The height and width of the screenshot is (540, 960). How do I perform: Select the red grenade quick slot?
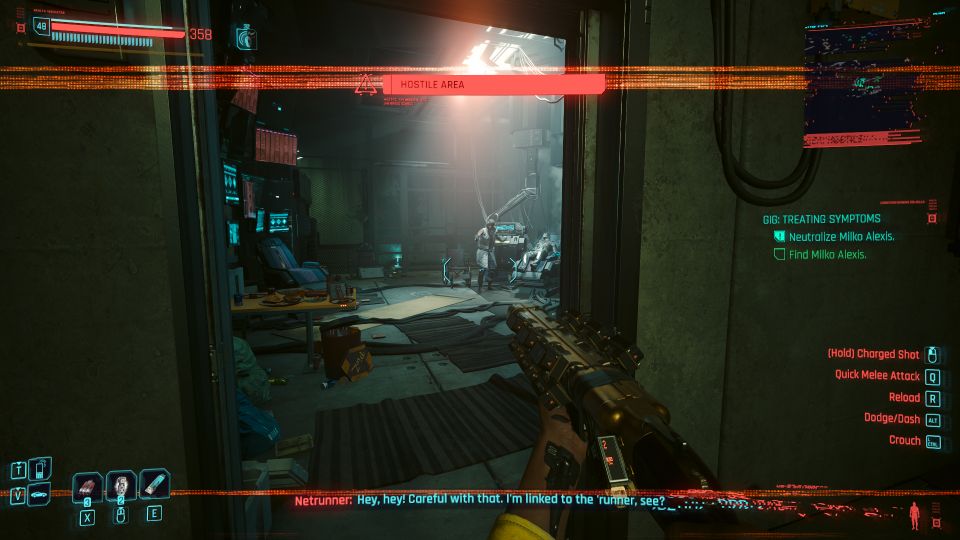88,485
